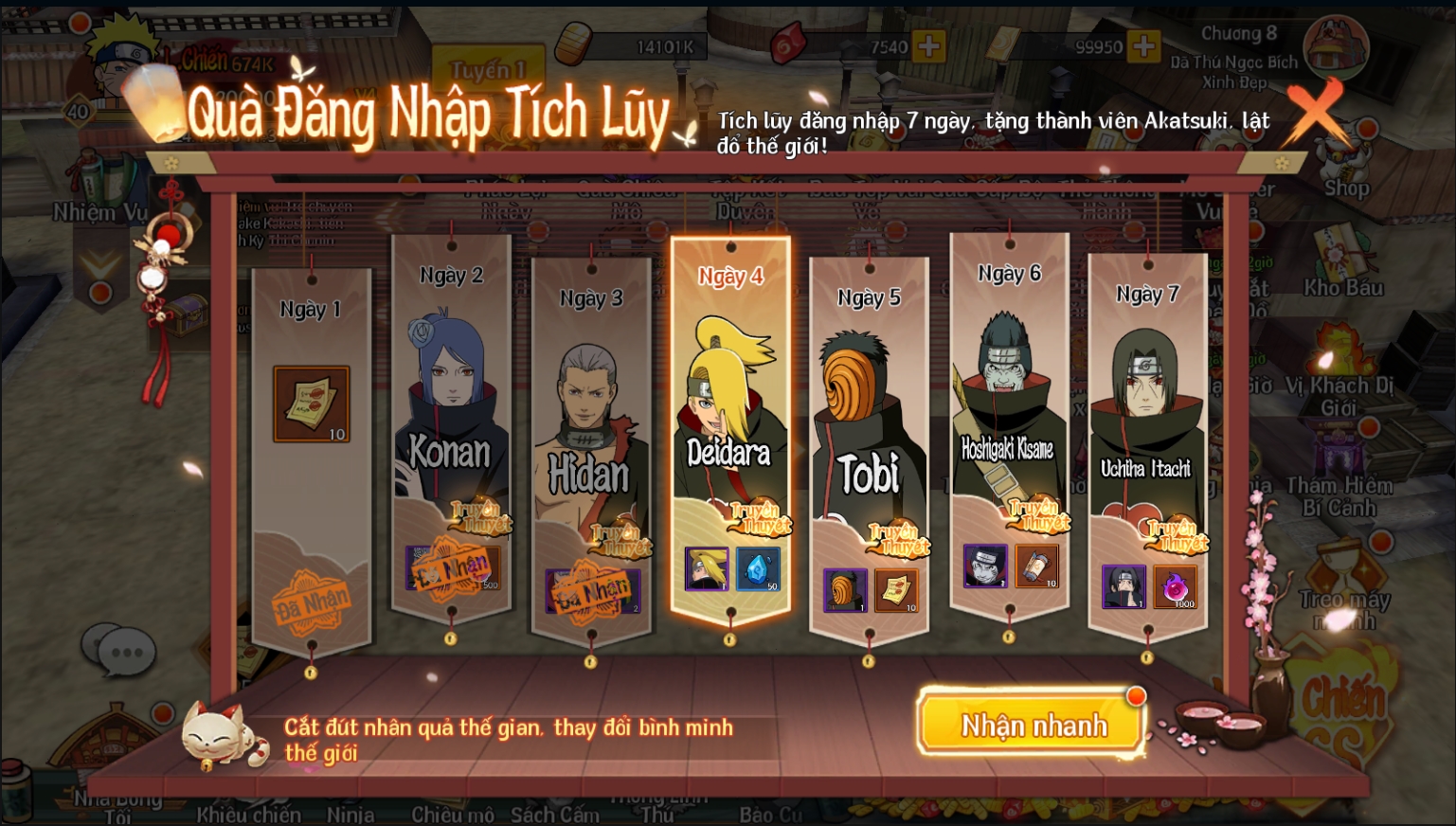Inspect the Deidara portrait reward icon

tap(707, 568)
